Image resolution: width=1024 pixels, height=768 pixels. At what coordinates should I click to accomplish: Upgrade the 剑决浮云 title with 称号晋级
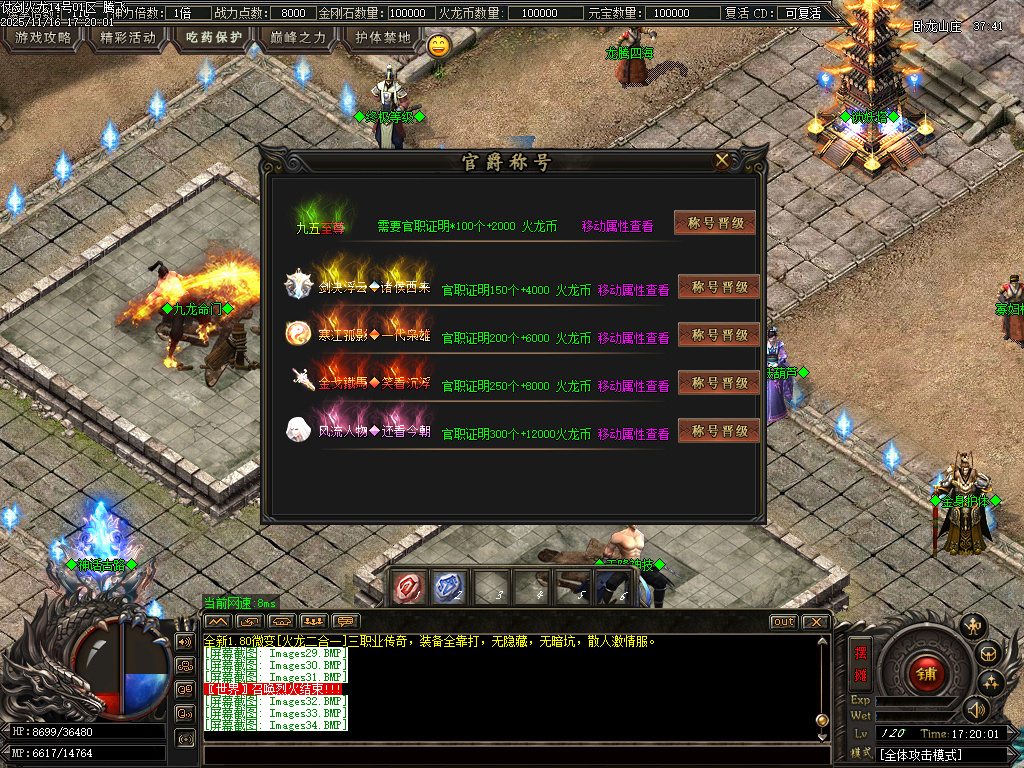[719, 287]
